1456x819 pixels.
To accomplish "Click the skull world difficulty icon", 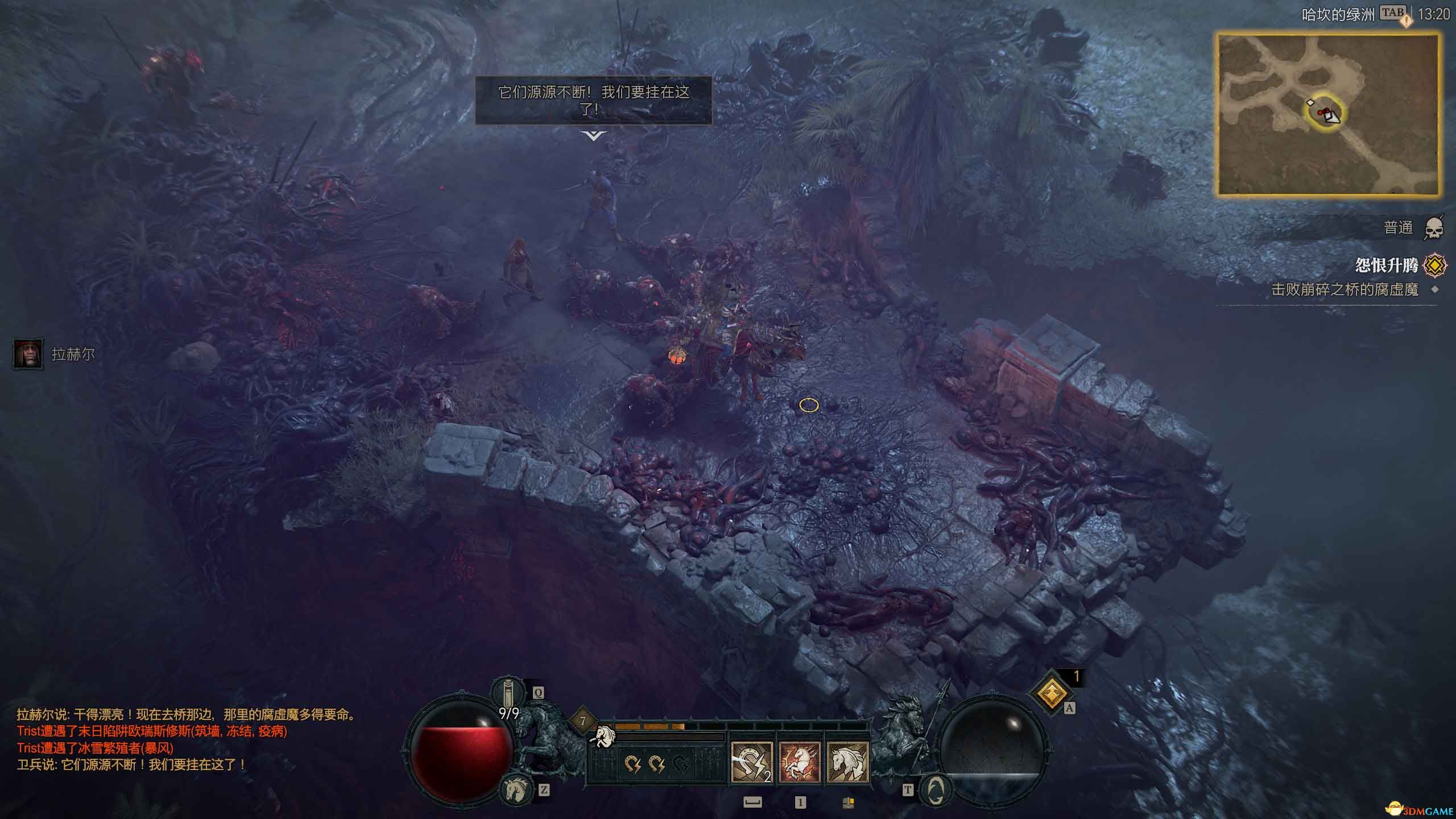I will [1434, 229].
